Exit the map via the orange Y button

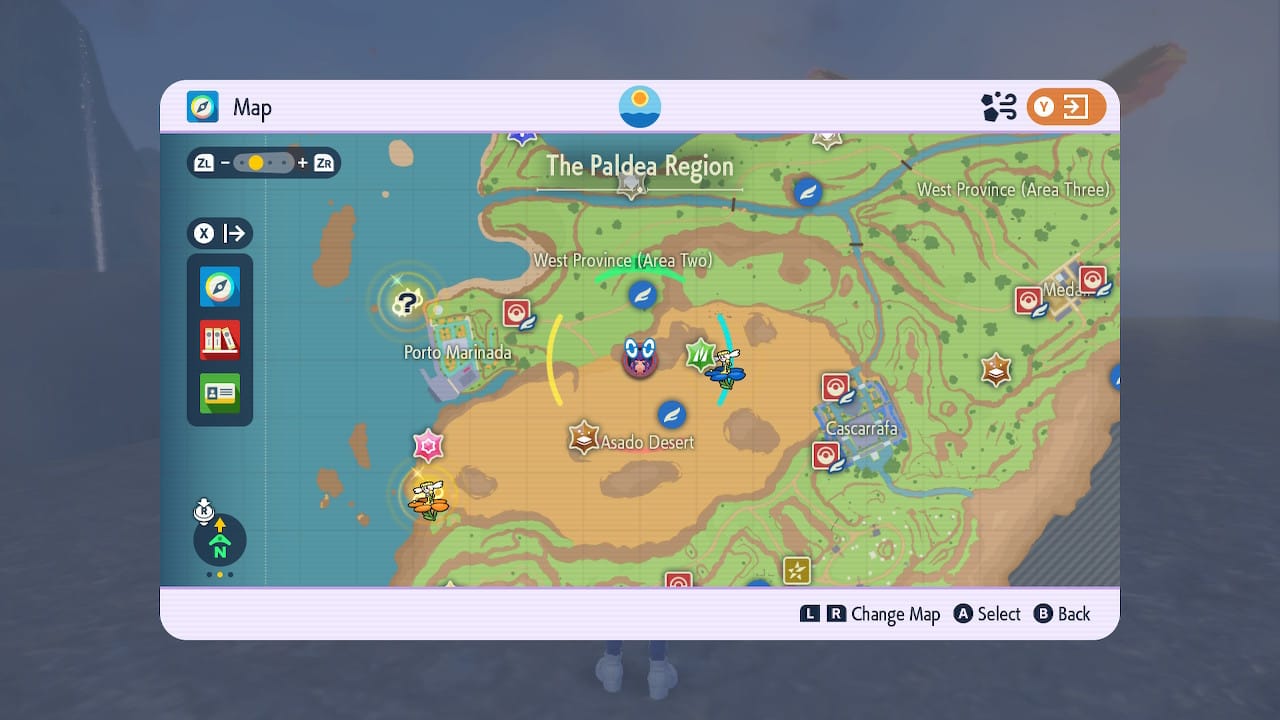coord(1066,107)
